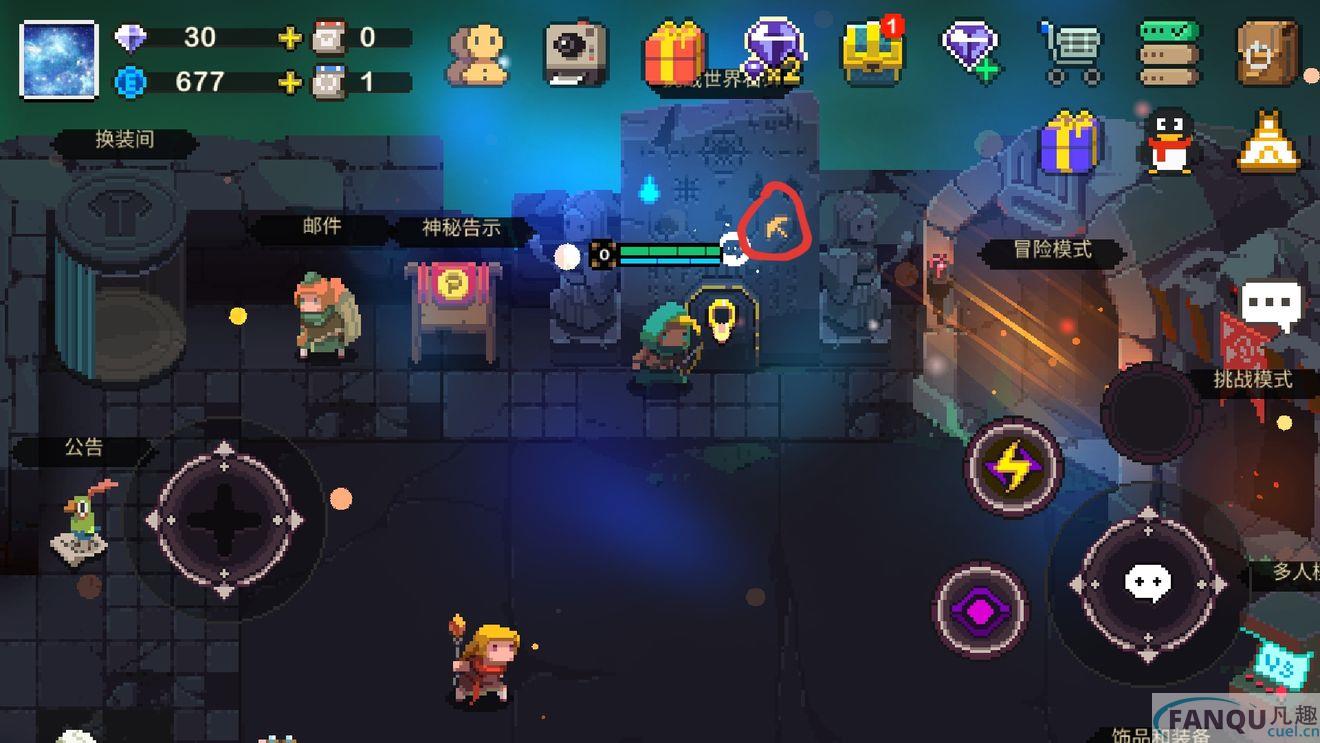Open the treasure chest with notification badge
The width and height of the screenshot is (1320, 743).
pyautogui.click(x=872, y=53)
